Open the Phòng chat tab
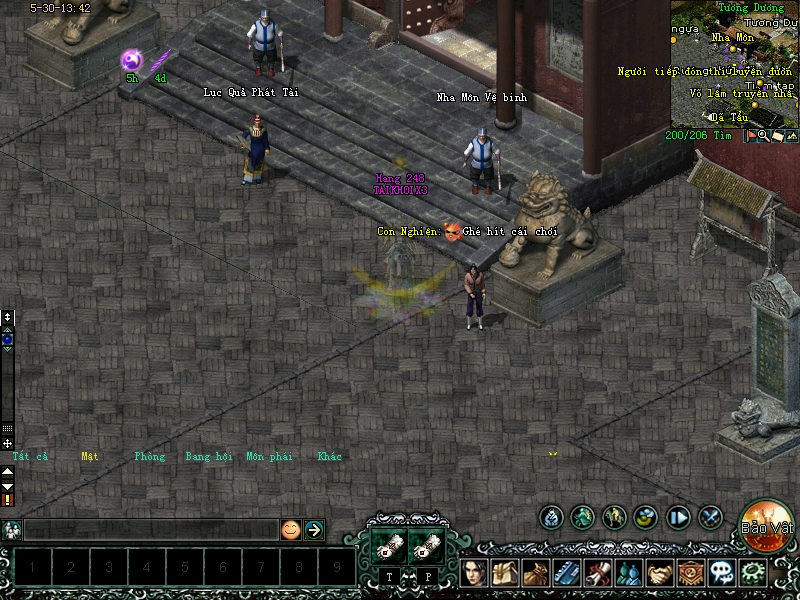The image size is (800, 600). [x=149, y=457]
